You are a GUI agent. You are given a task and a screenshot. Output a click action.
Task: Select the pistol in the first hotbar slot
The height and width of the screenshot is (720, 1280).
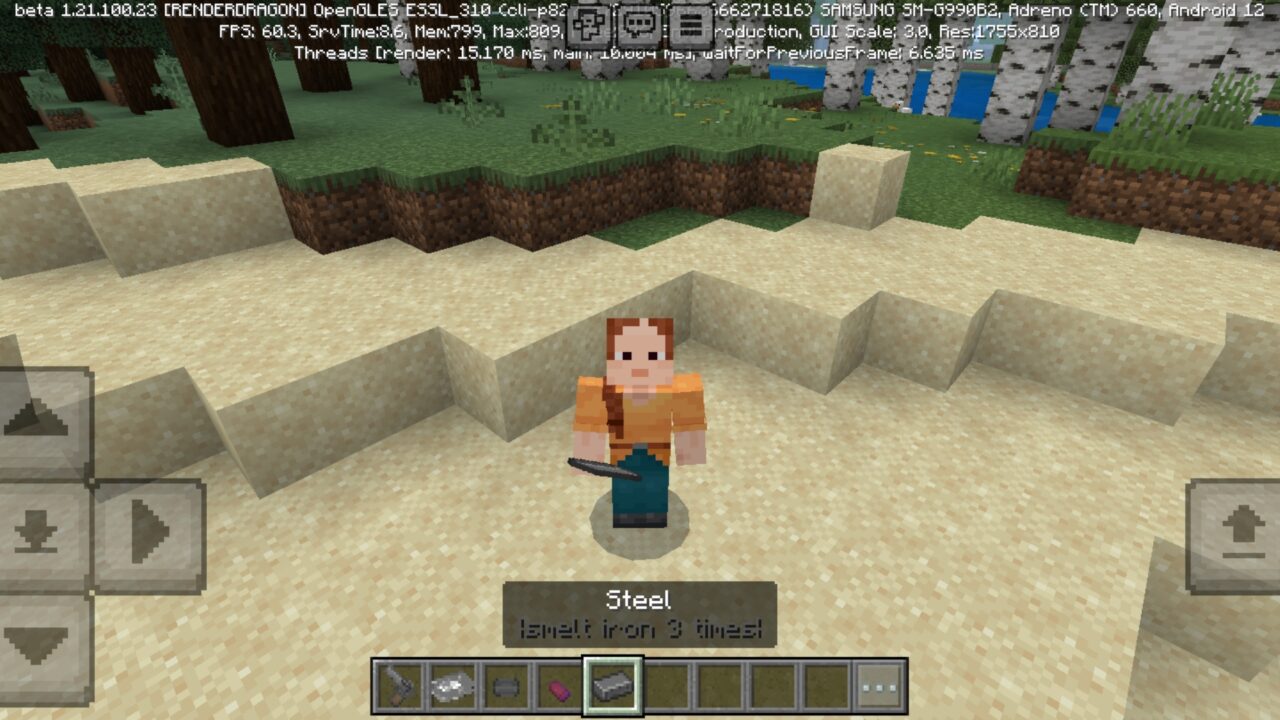tap(398, 685)
